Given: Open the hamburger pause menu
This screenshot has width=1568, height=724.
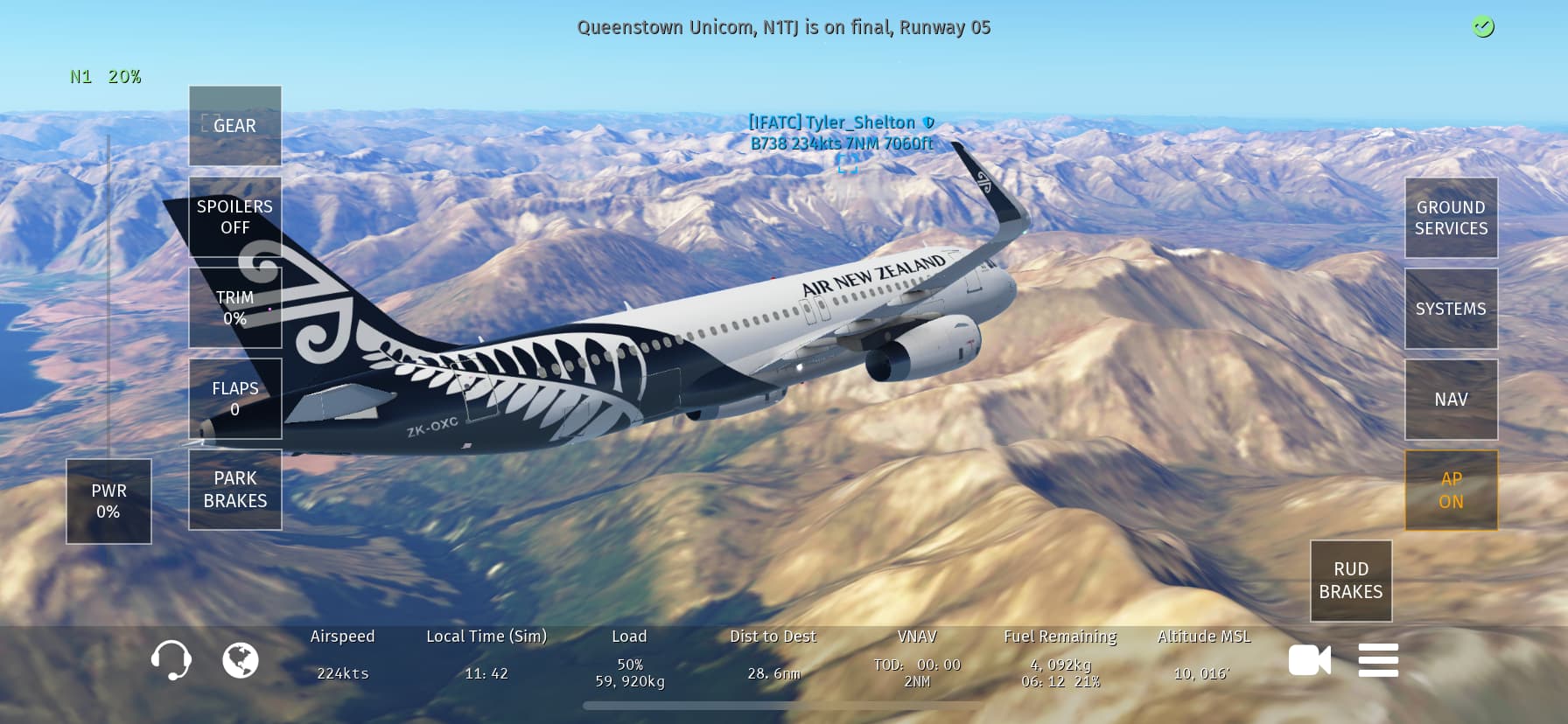Looking at the screenshot, I should tap(1378, 660).
